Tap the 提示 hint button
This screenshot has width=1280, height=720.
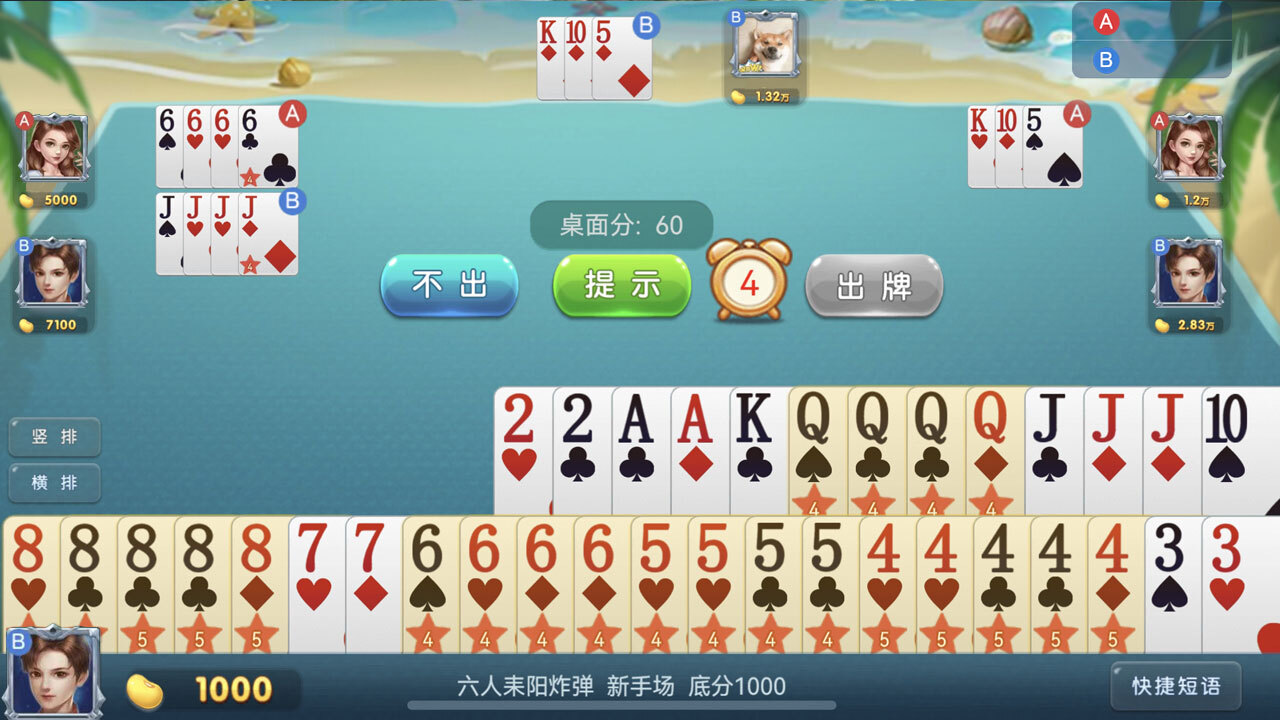point(620,285)
